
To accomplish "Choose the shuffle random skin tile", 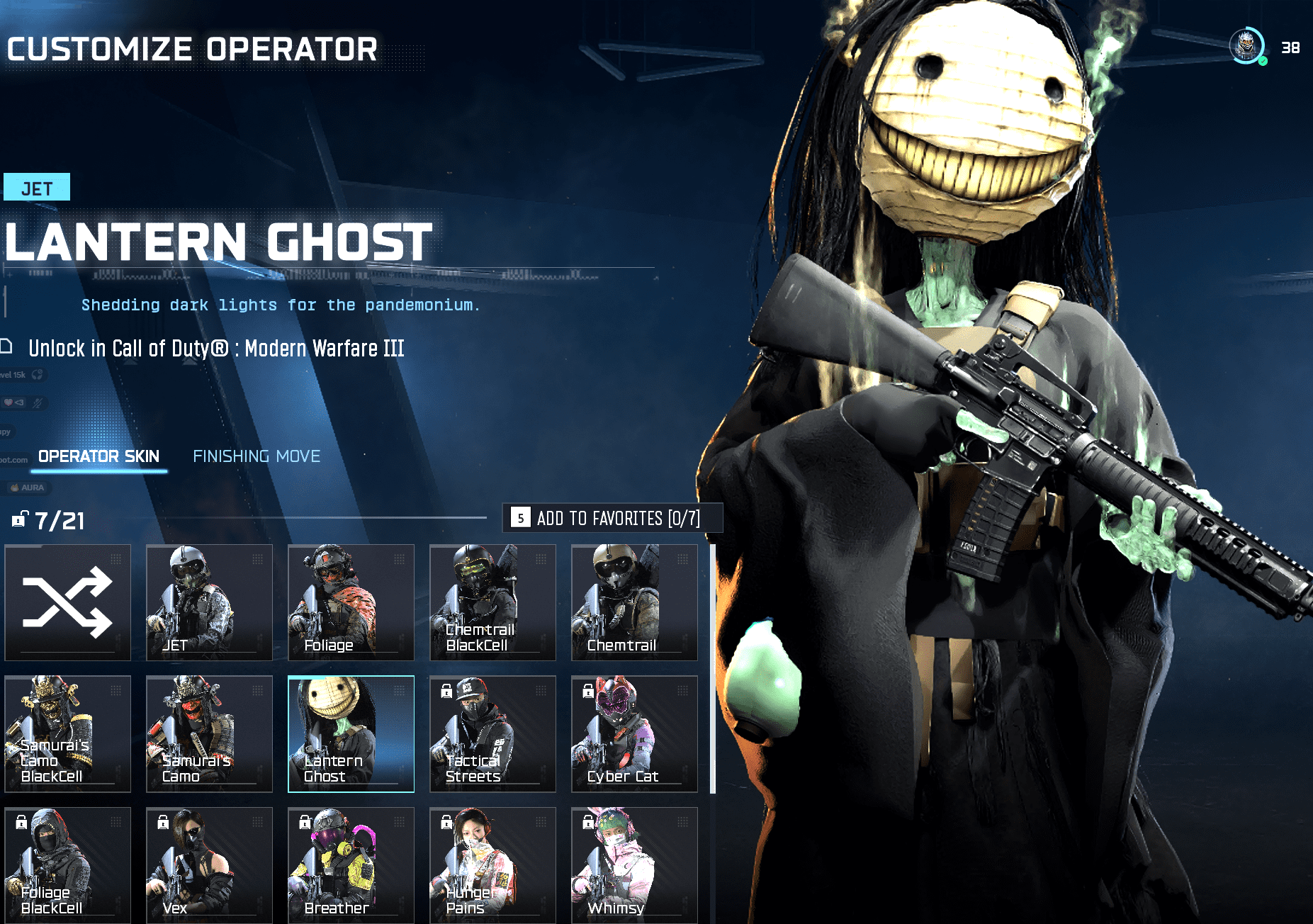I will 68,602.
